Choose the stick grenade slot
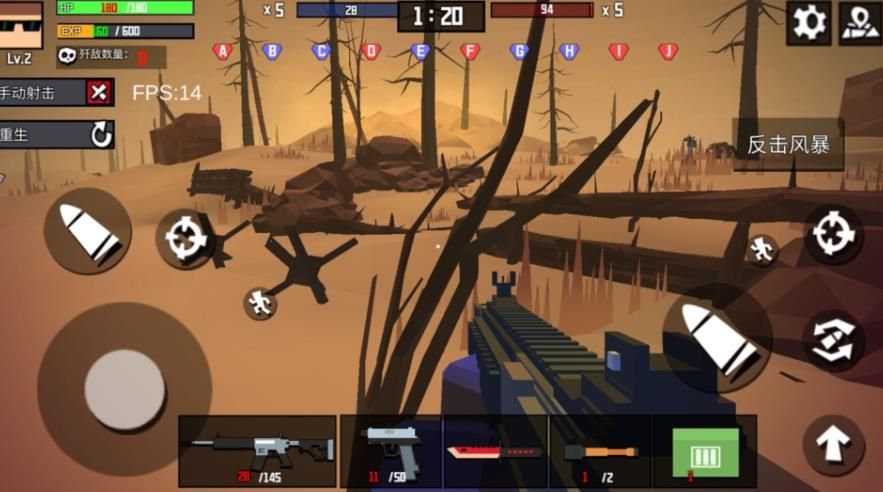 coord(600,451)
